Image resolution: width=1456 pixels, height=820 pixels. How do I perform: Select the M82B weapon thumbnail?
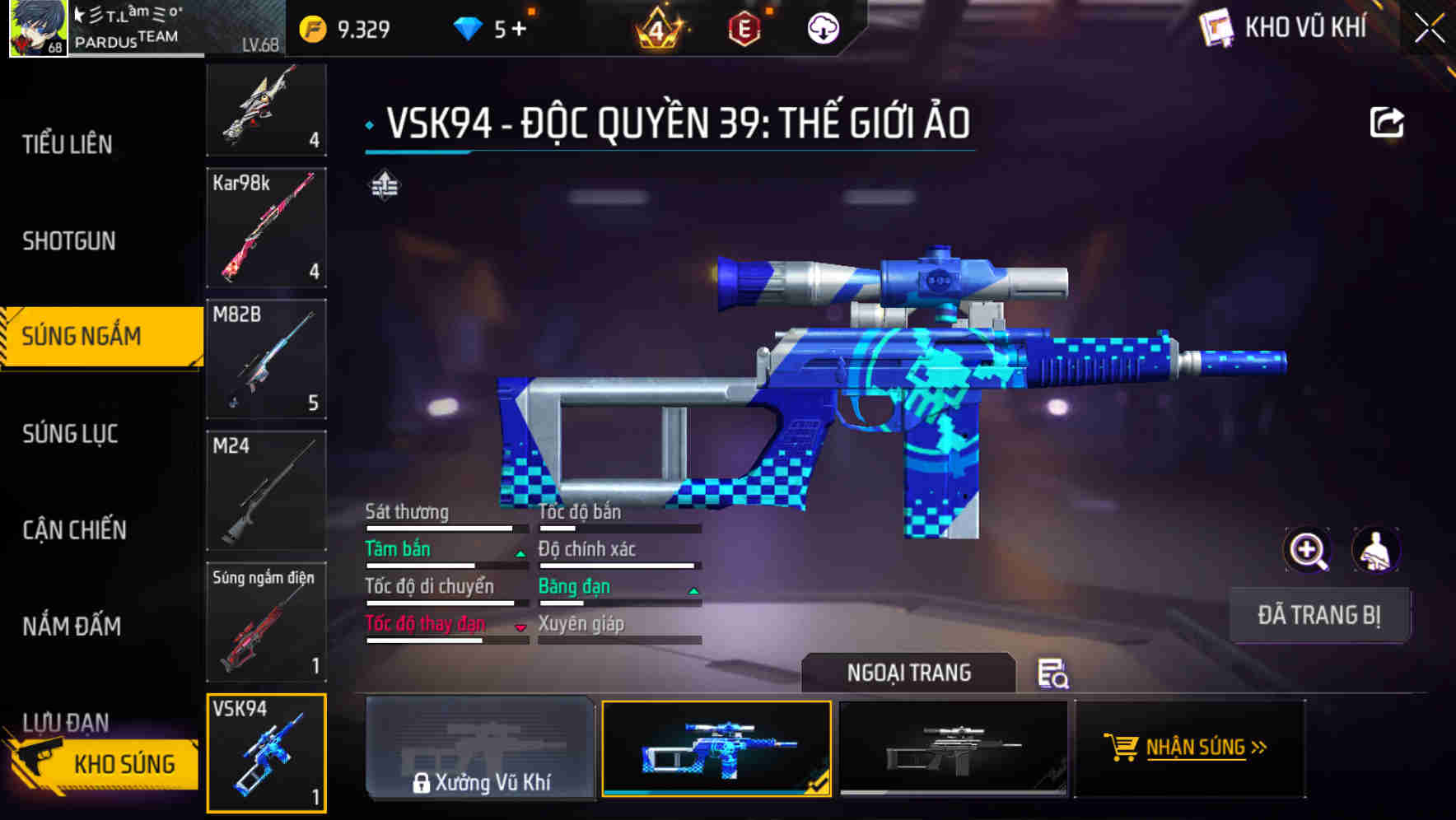[266, 360]
